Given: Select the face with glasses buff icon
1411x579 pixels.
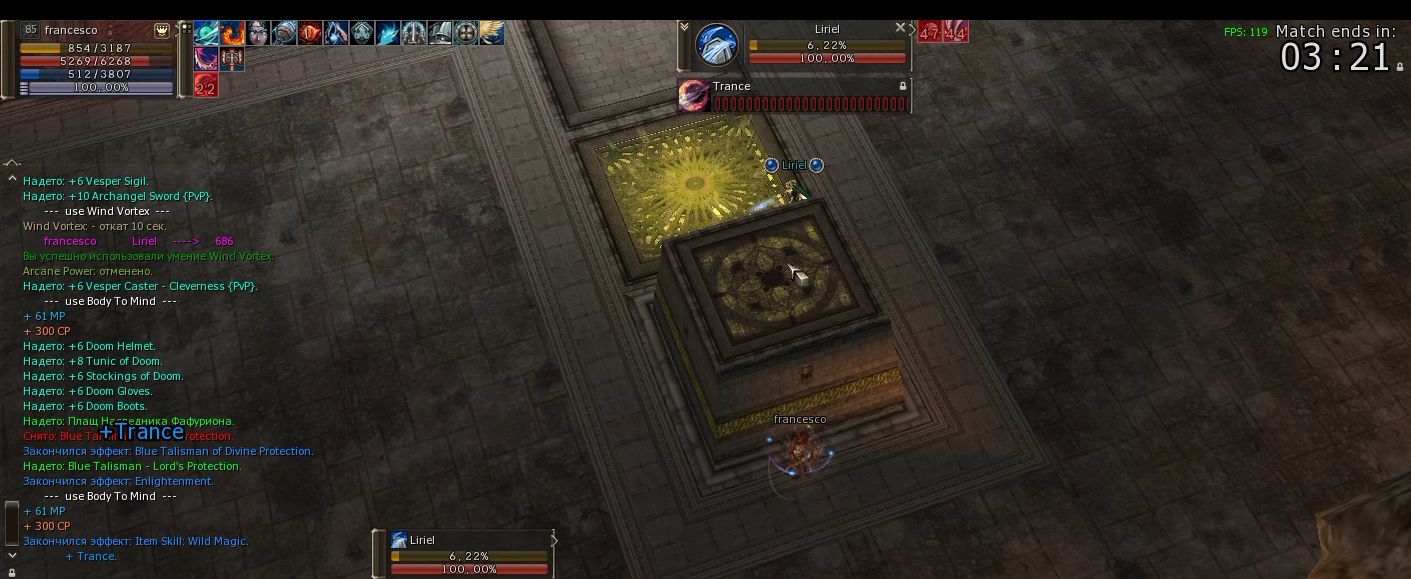Looking at the screenshot, I should coord(258,34).
